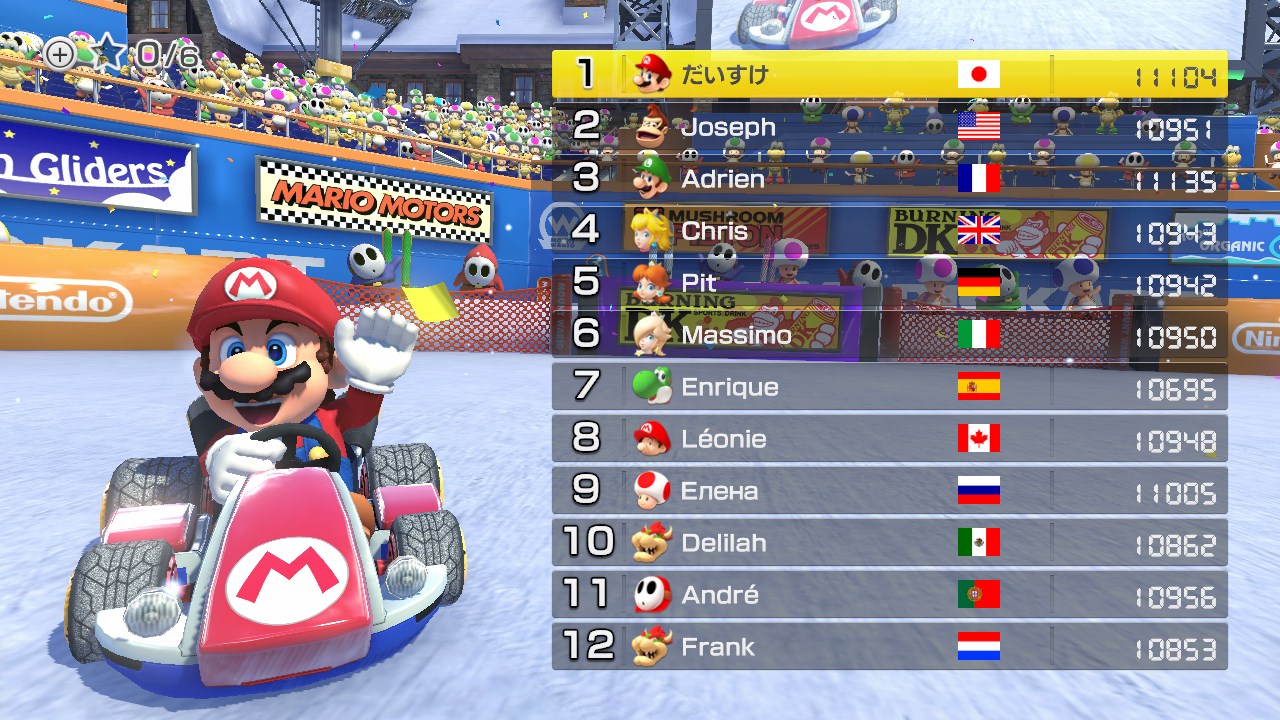This screenshot has height=720, width=1280.
Task: Click Léonie's row in the leaderboard
Action: click(889, 439)
